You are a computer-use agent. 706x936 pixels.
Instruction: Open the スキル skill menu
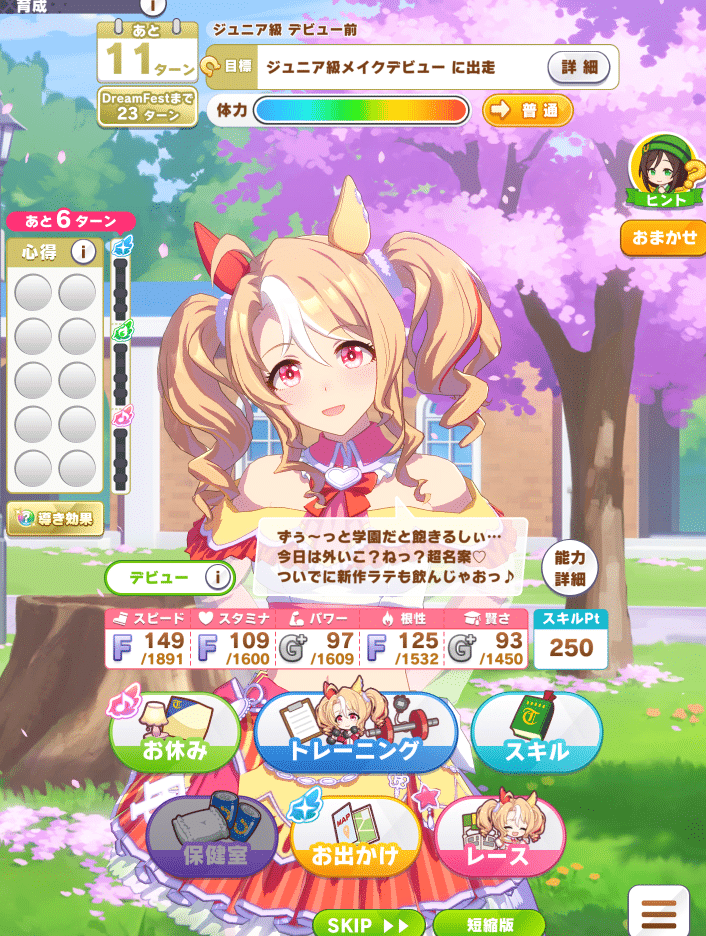click(535, 738)
